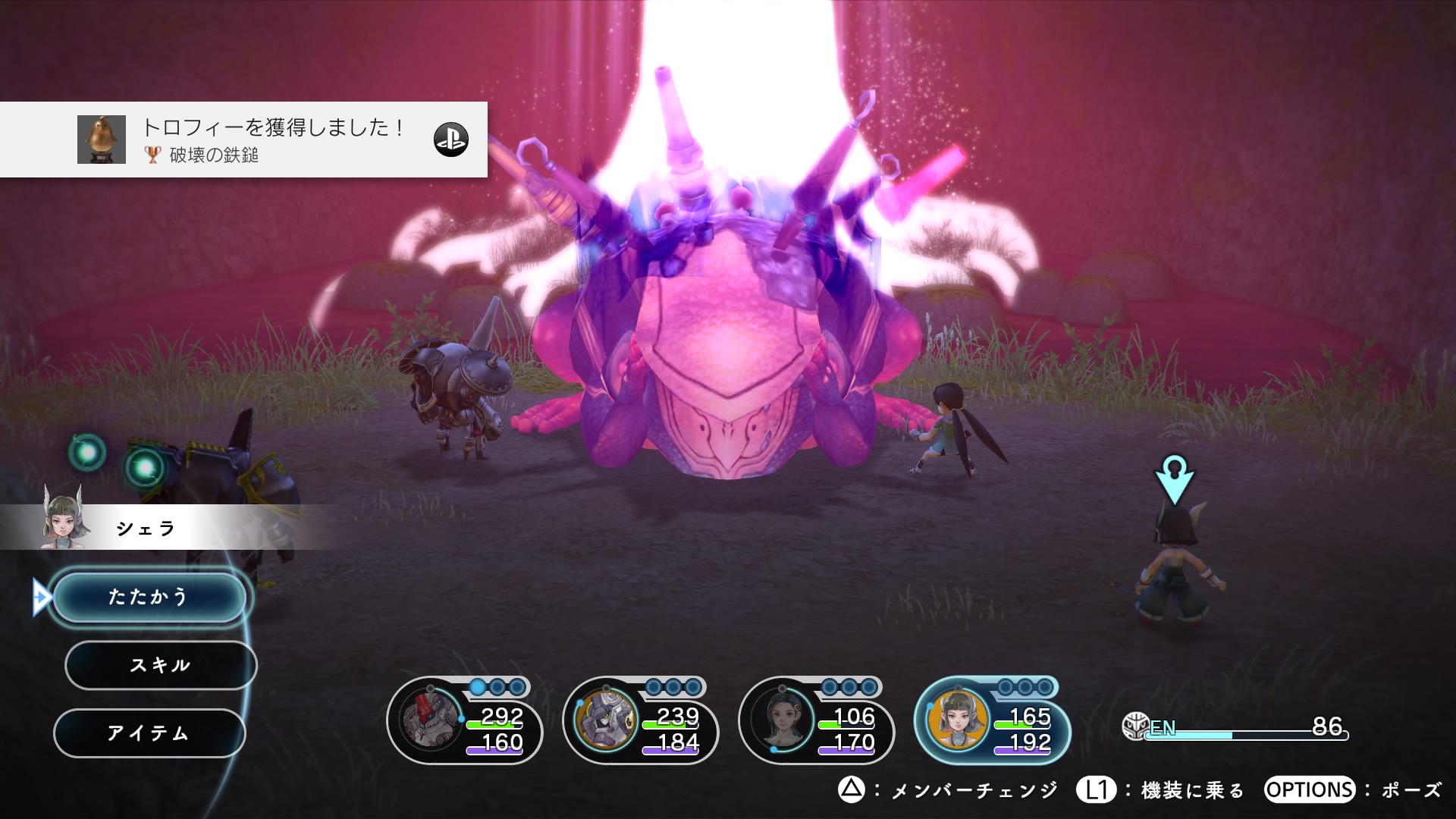Open the スキル skill menu
Screen dimensions: 1456x819
point(160,665)
